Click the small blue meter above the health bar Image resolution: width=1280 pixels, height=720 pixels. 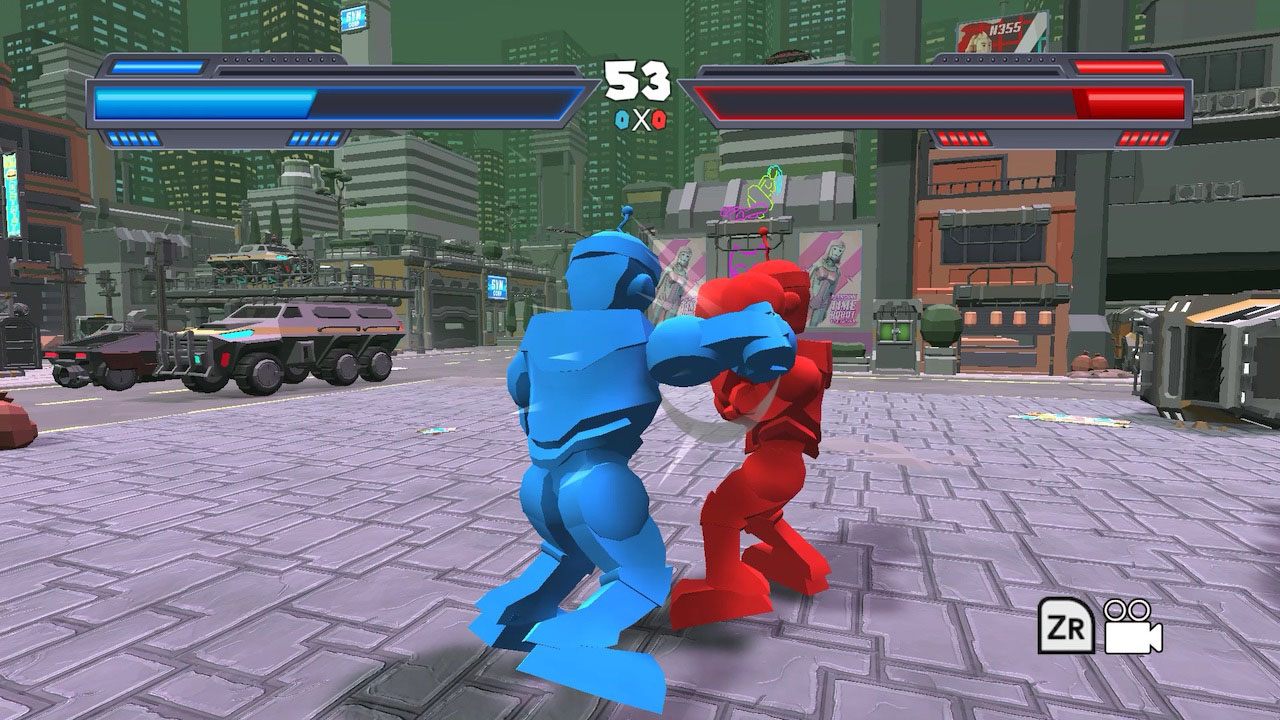click(x=155, y=67)
